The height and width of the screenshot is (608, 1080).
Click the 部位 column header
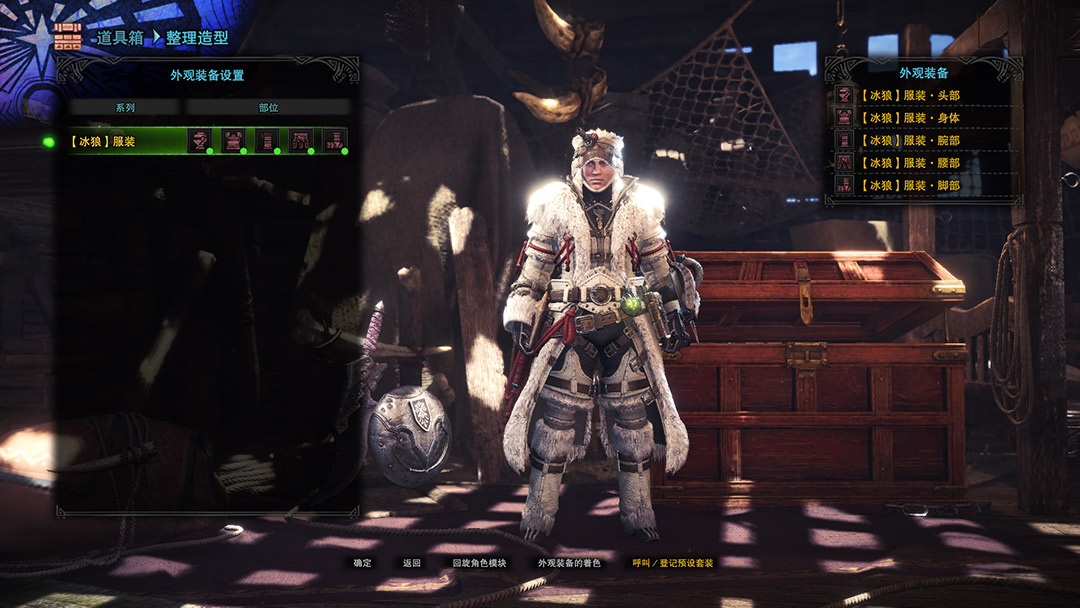point(268,107)
